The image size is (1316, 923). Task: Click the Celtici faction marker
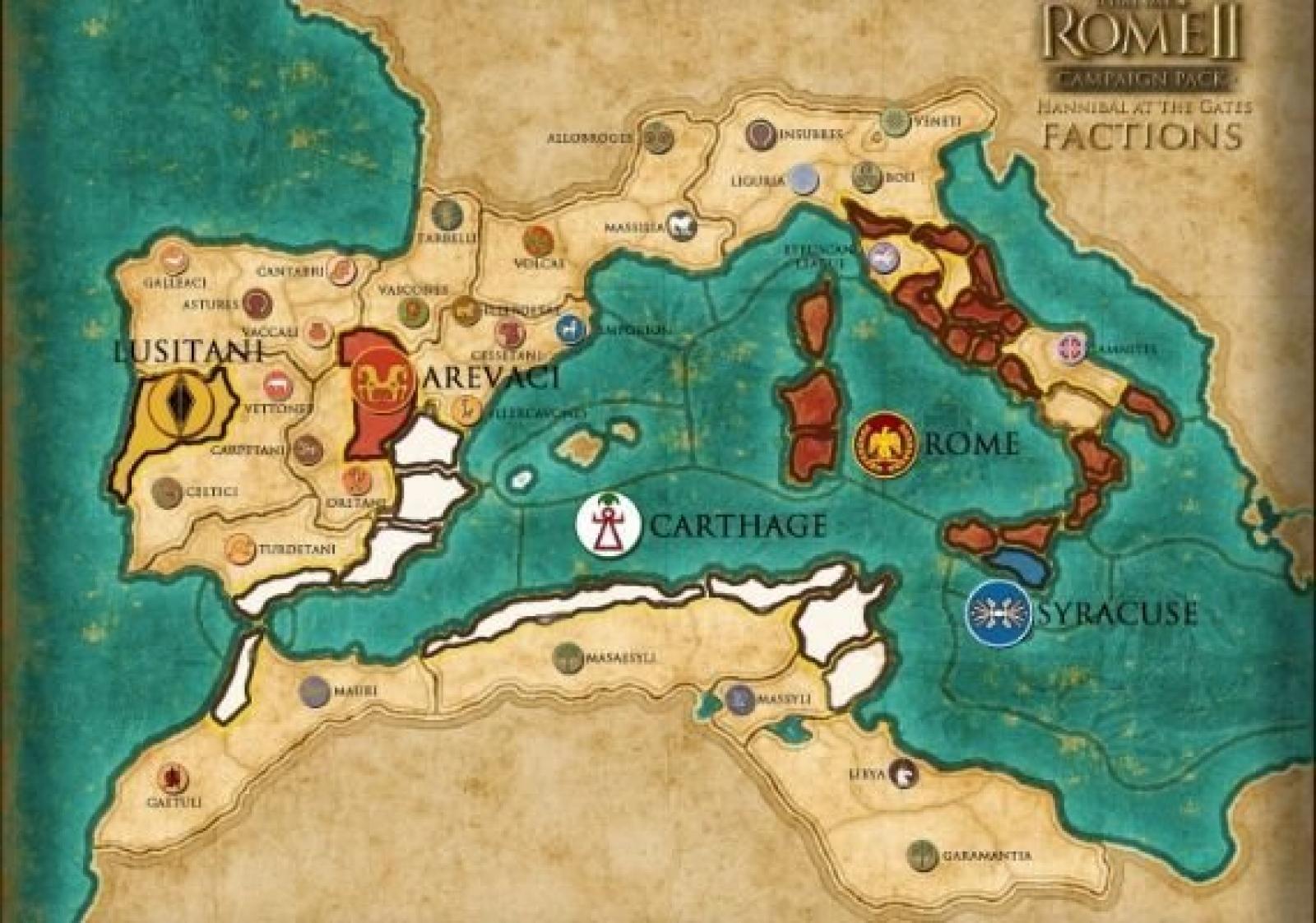point(168,492)
